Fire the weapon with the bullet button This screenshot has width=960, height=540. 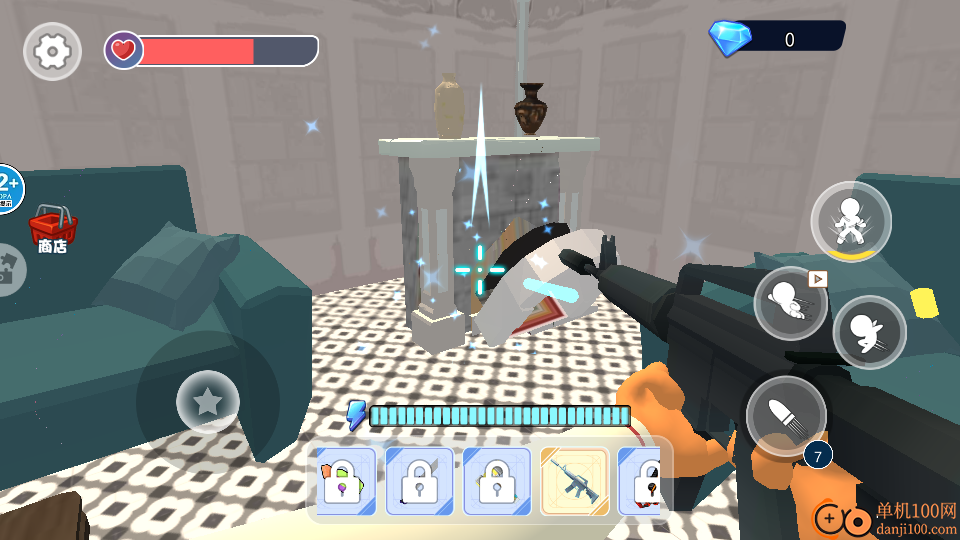coord(786,414)
